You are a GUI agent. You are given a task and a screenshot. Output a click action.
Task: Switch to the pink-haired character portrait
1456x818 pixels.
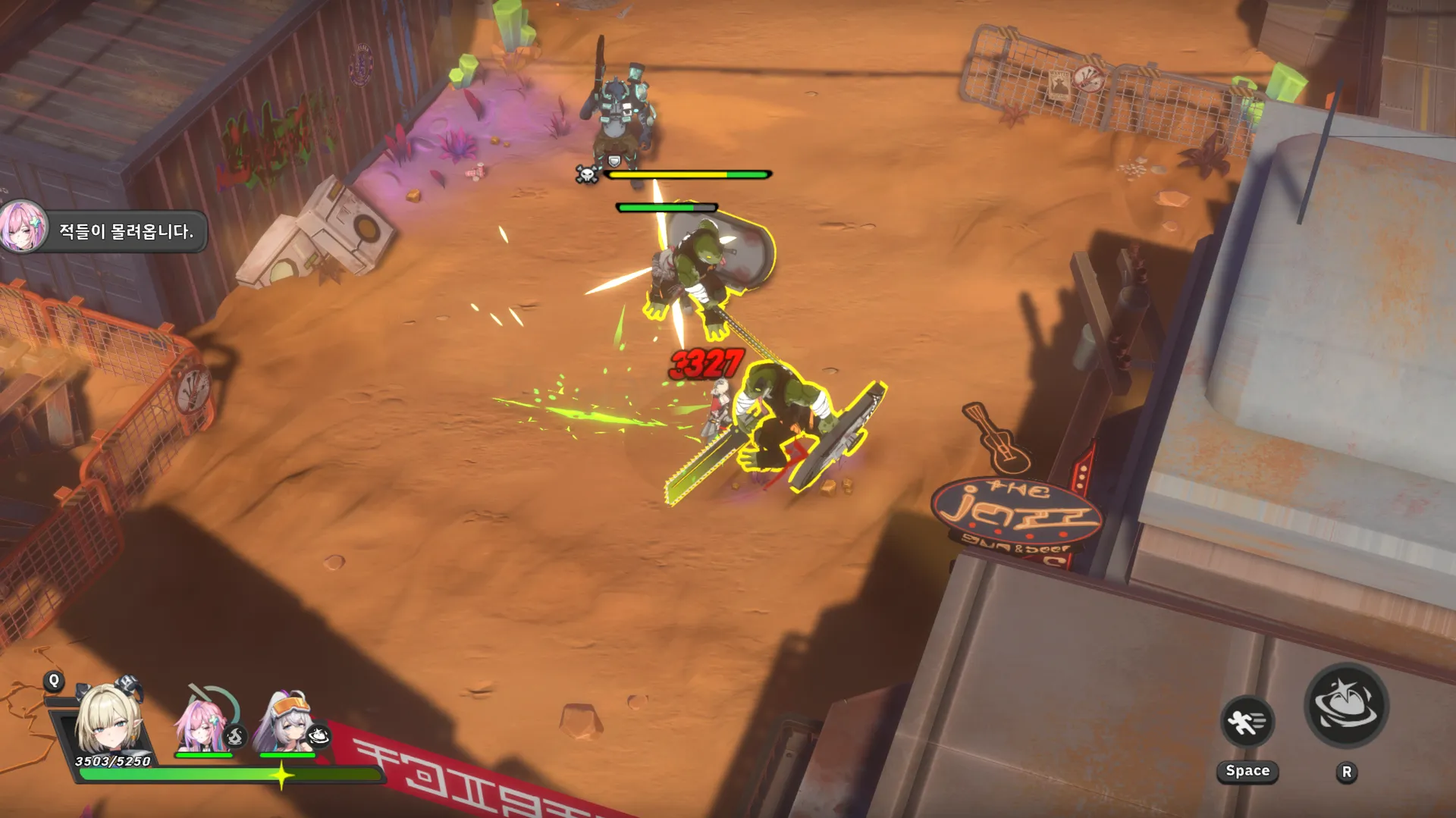(203, 724)
